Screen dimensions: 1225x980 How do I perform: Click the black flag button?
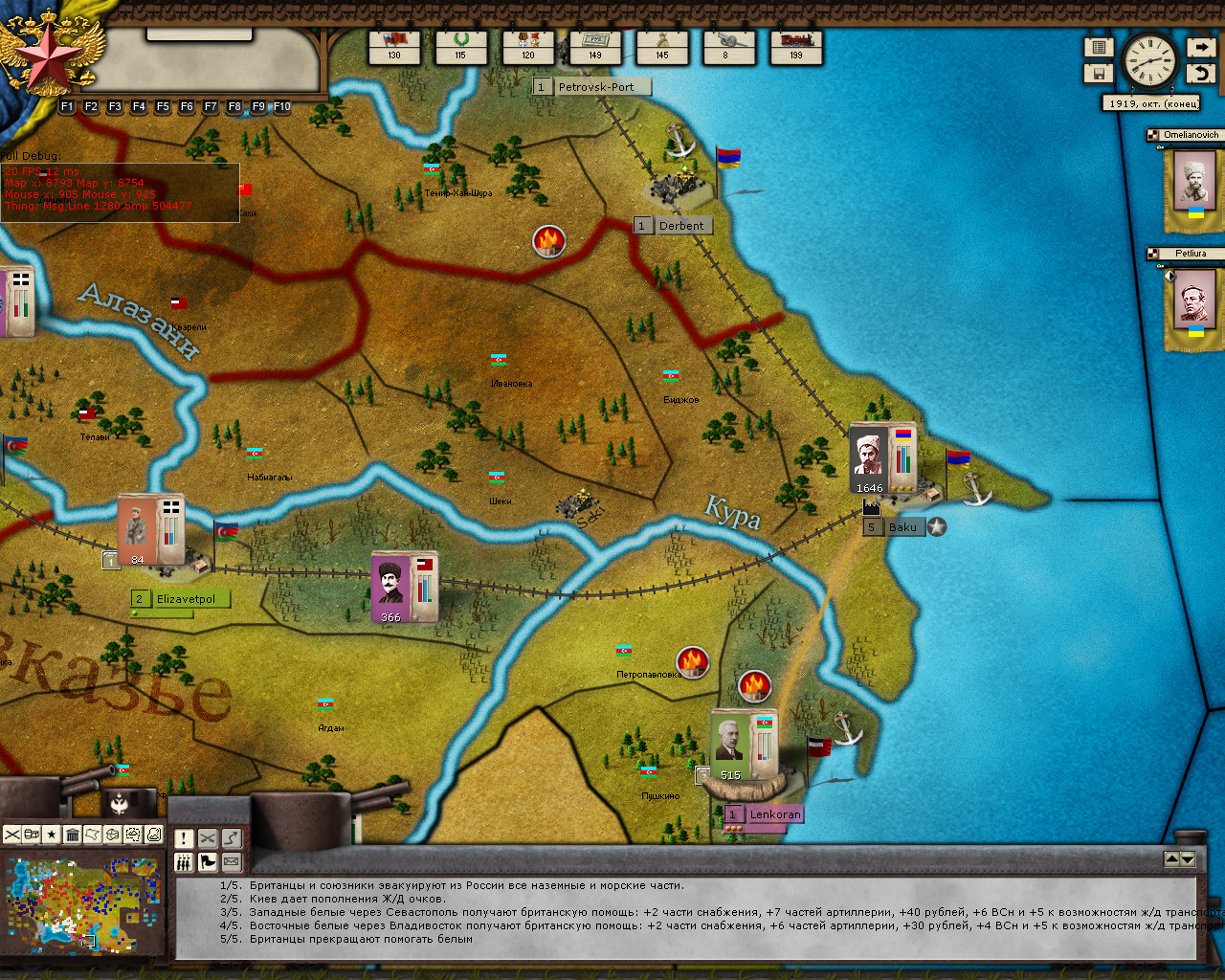pos(208,862)
